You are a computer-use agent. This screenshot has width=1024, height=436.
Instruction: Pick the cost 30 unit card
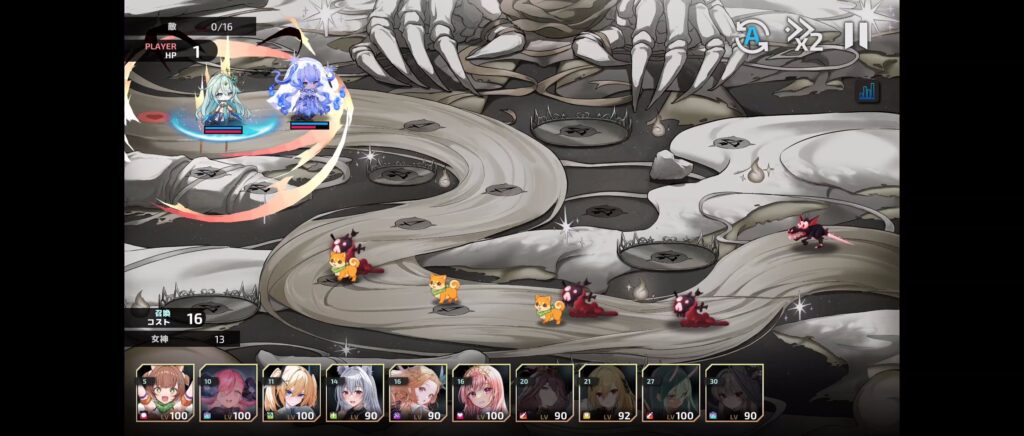733,393
